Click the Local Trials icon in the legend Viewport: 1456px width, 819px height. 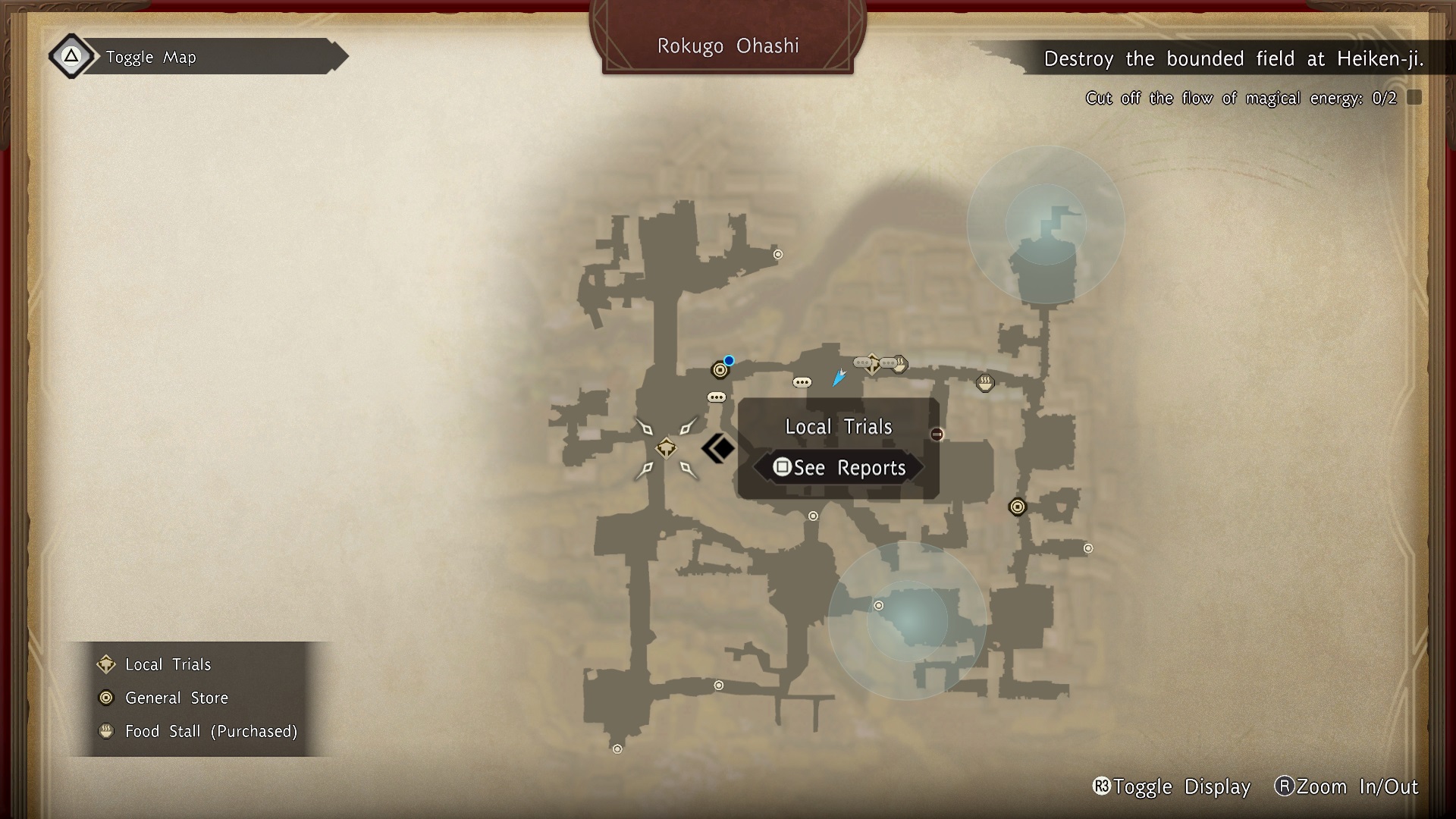(106, 664)
